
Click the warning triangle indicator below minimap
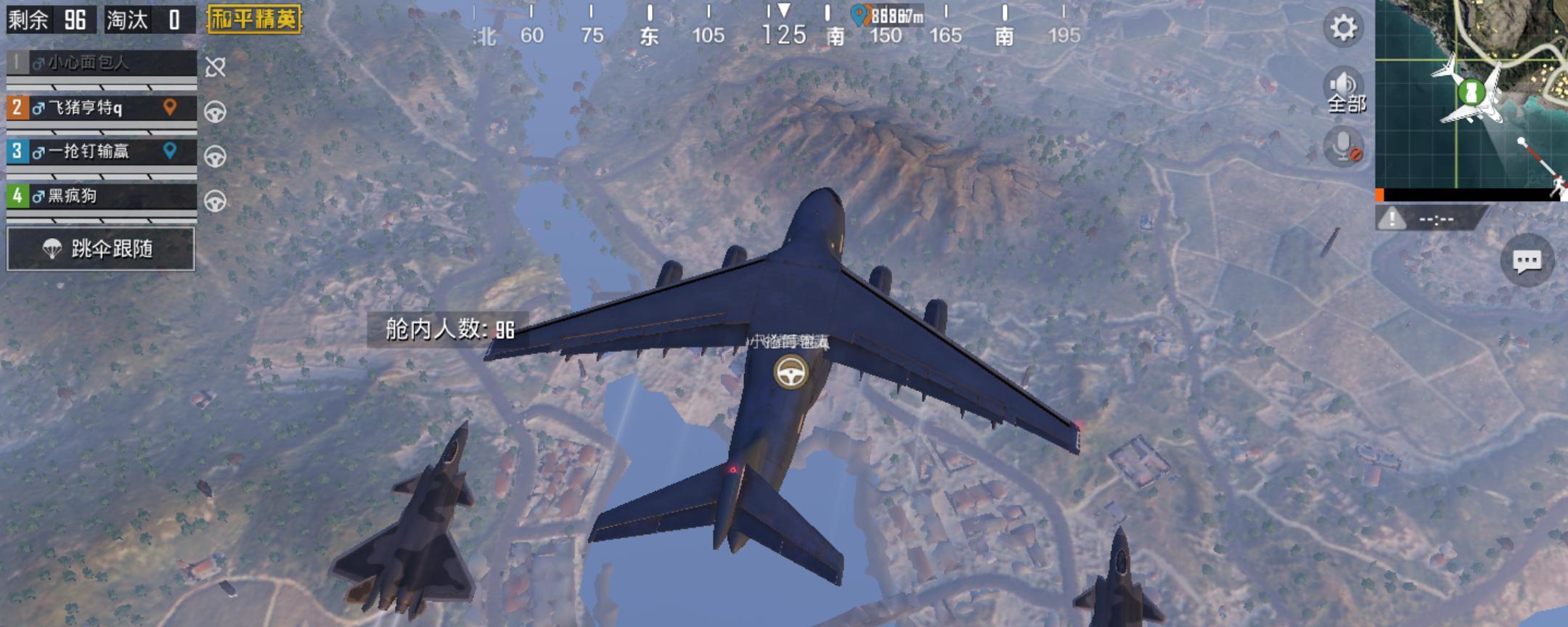pyautogui.click(x=1392, y=218)
